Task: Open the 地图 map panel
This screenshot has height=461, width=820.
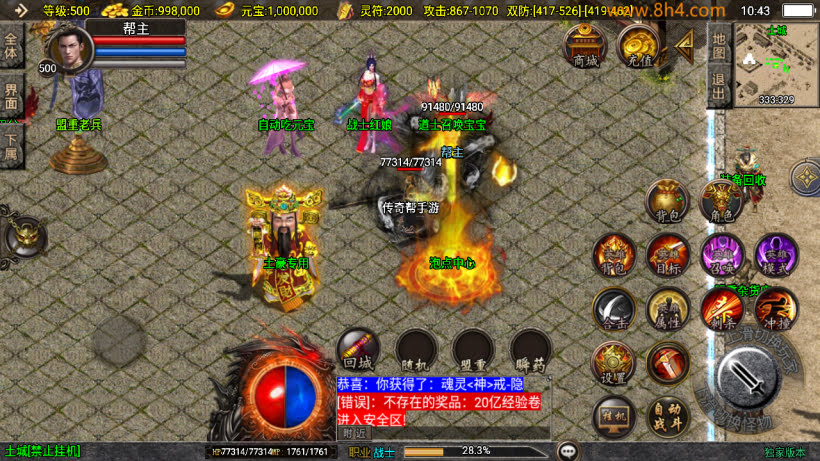Action: [x=719, y=46]
